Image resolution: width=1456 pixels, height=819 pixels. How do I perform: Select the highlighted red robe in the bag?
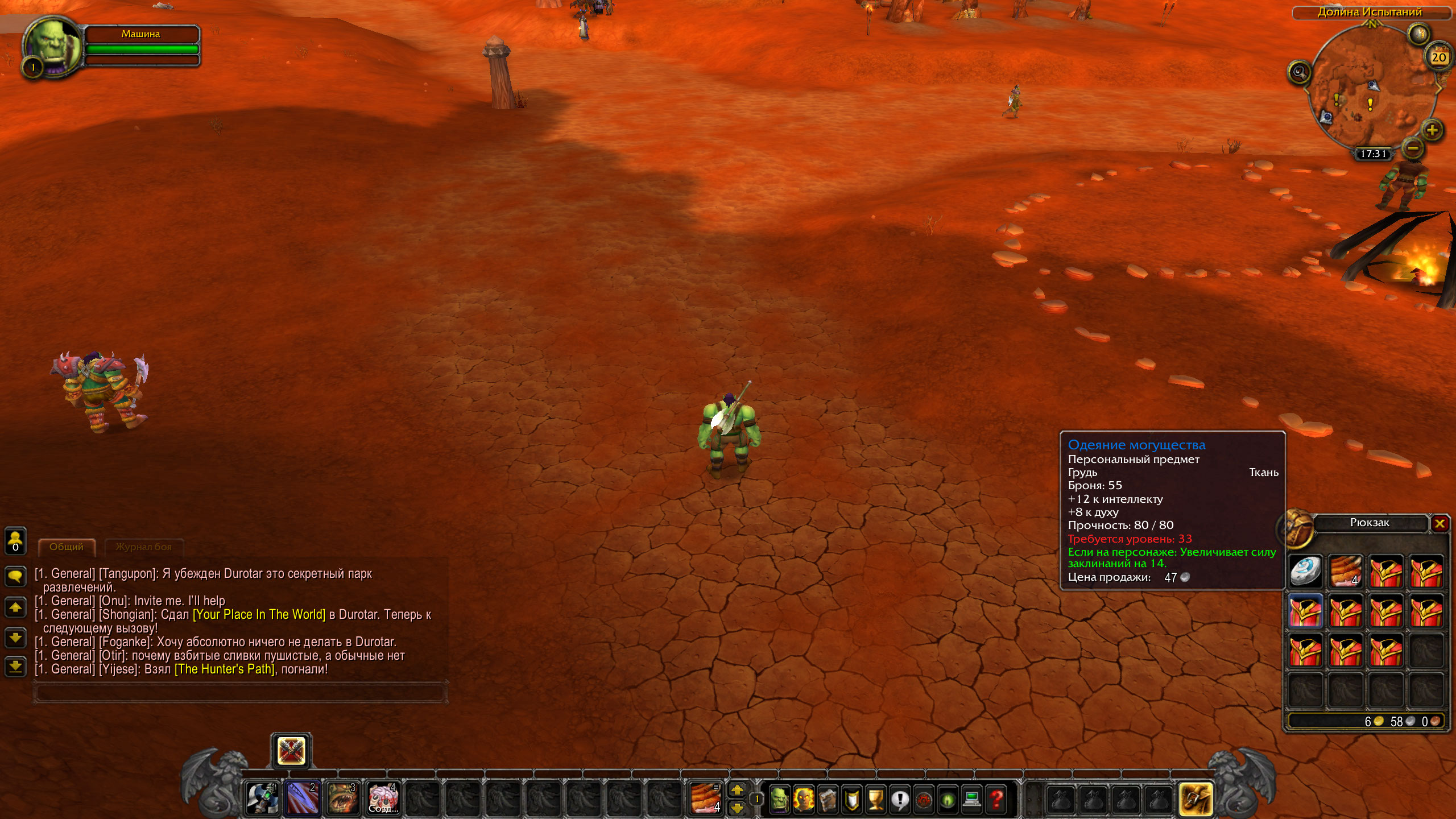(1305, 611)
